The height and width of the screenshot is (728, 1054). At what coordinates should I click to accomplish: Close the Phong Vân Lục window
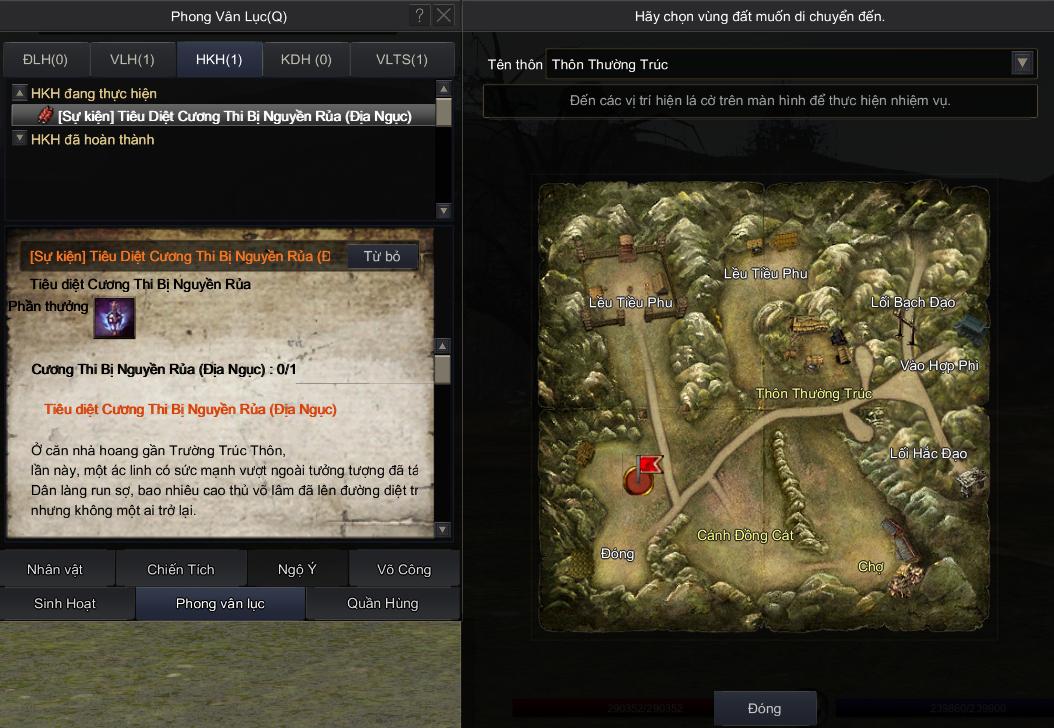[x=444, y=15]
